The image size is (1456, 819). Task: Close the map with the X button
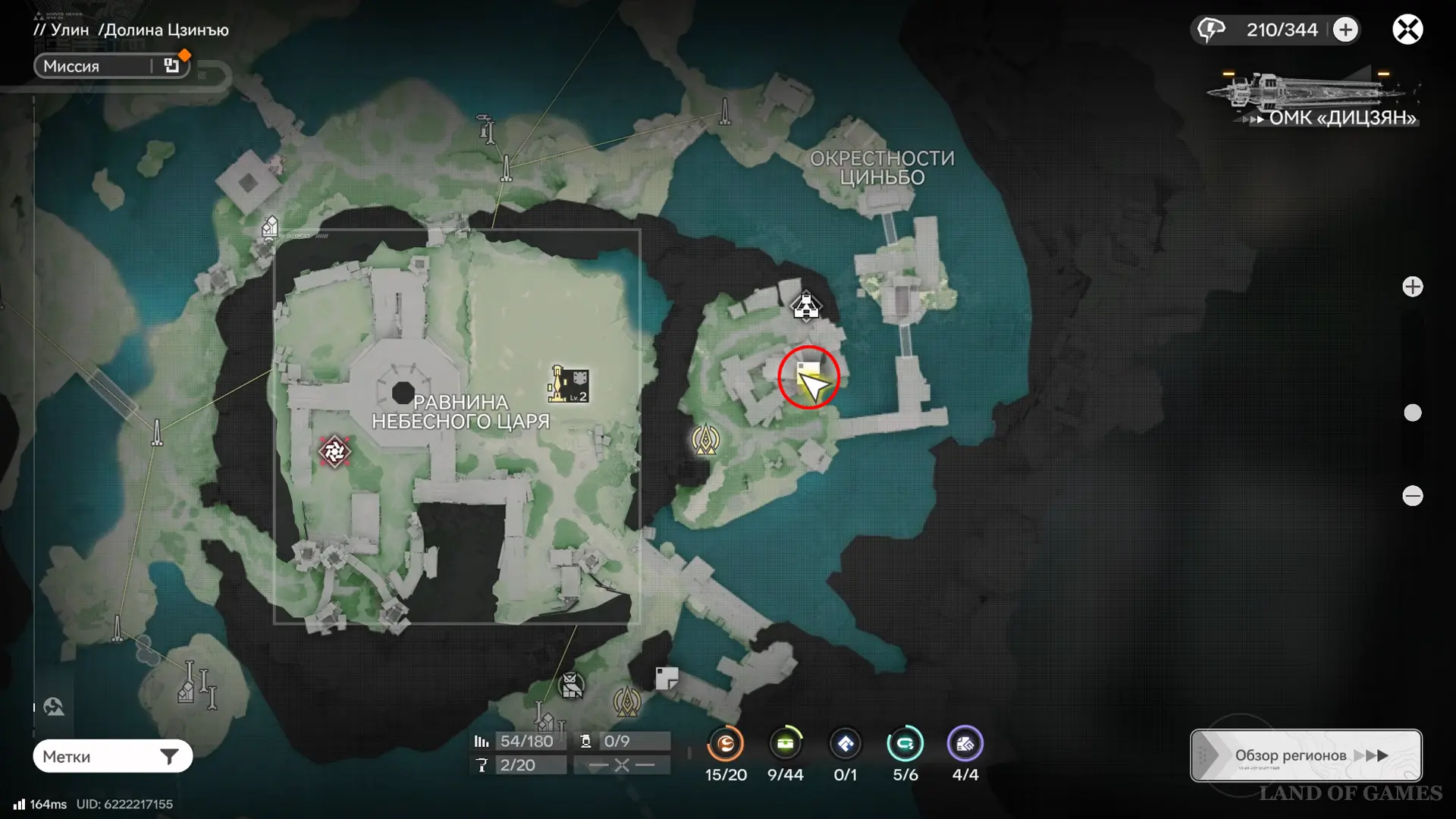click(x=1407, y=30)
